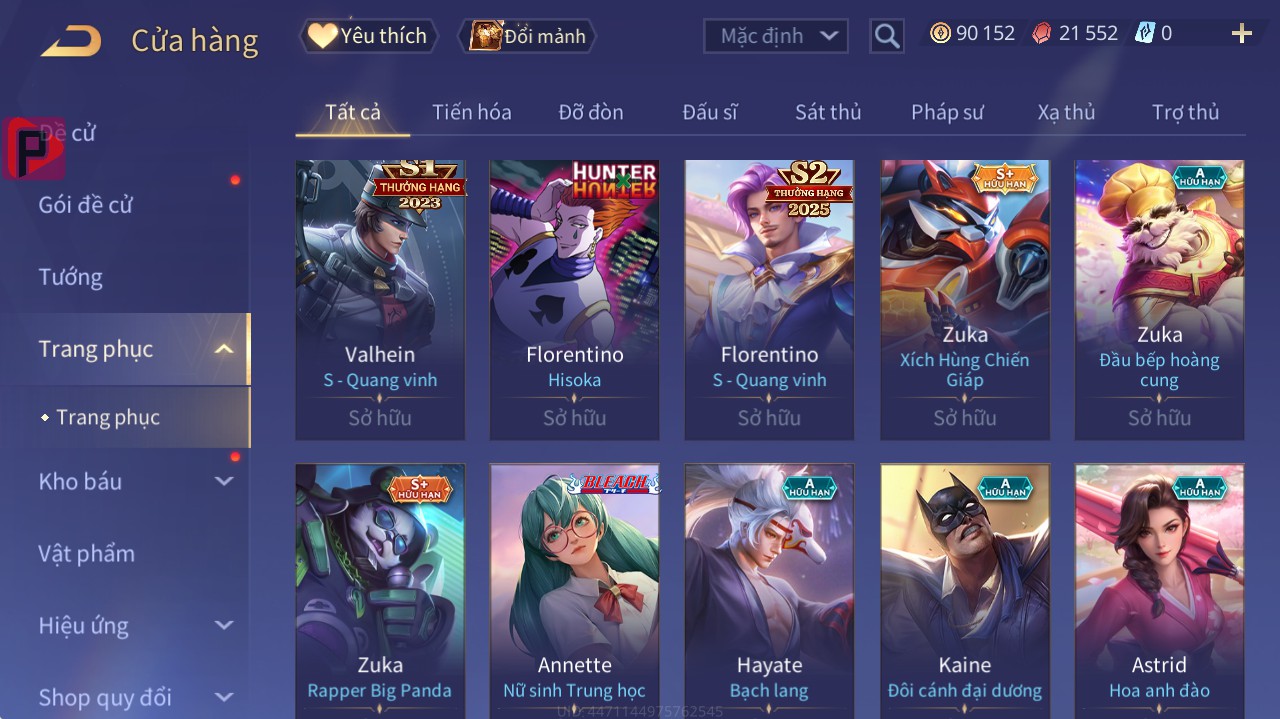Choose the Trợ thủ tab
Viewport: 1280px width, 719px height.
(1185, 112)
